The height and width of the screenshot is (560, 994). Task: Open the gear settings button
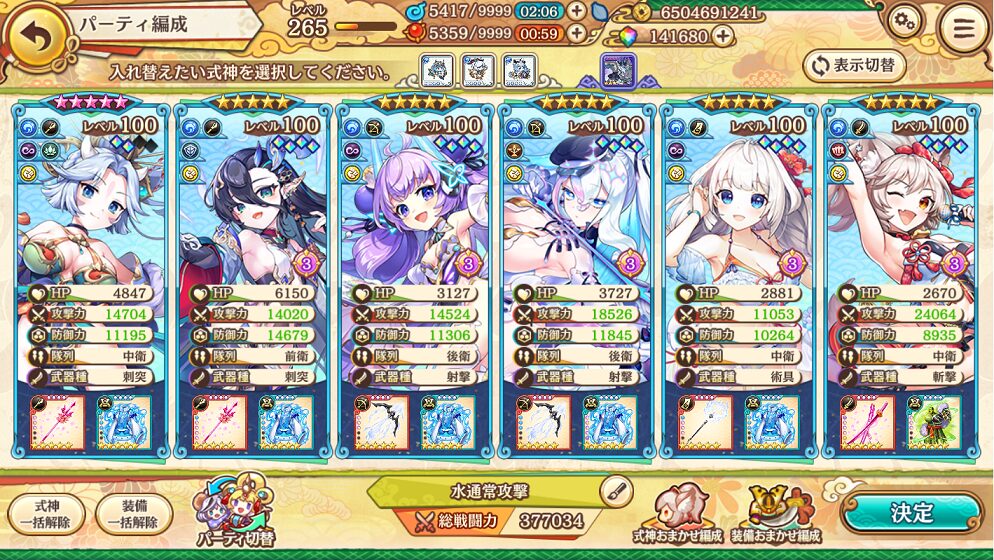click(904, 22)
